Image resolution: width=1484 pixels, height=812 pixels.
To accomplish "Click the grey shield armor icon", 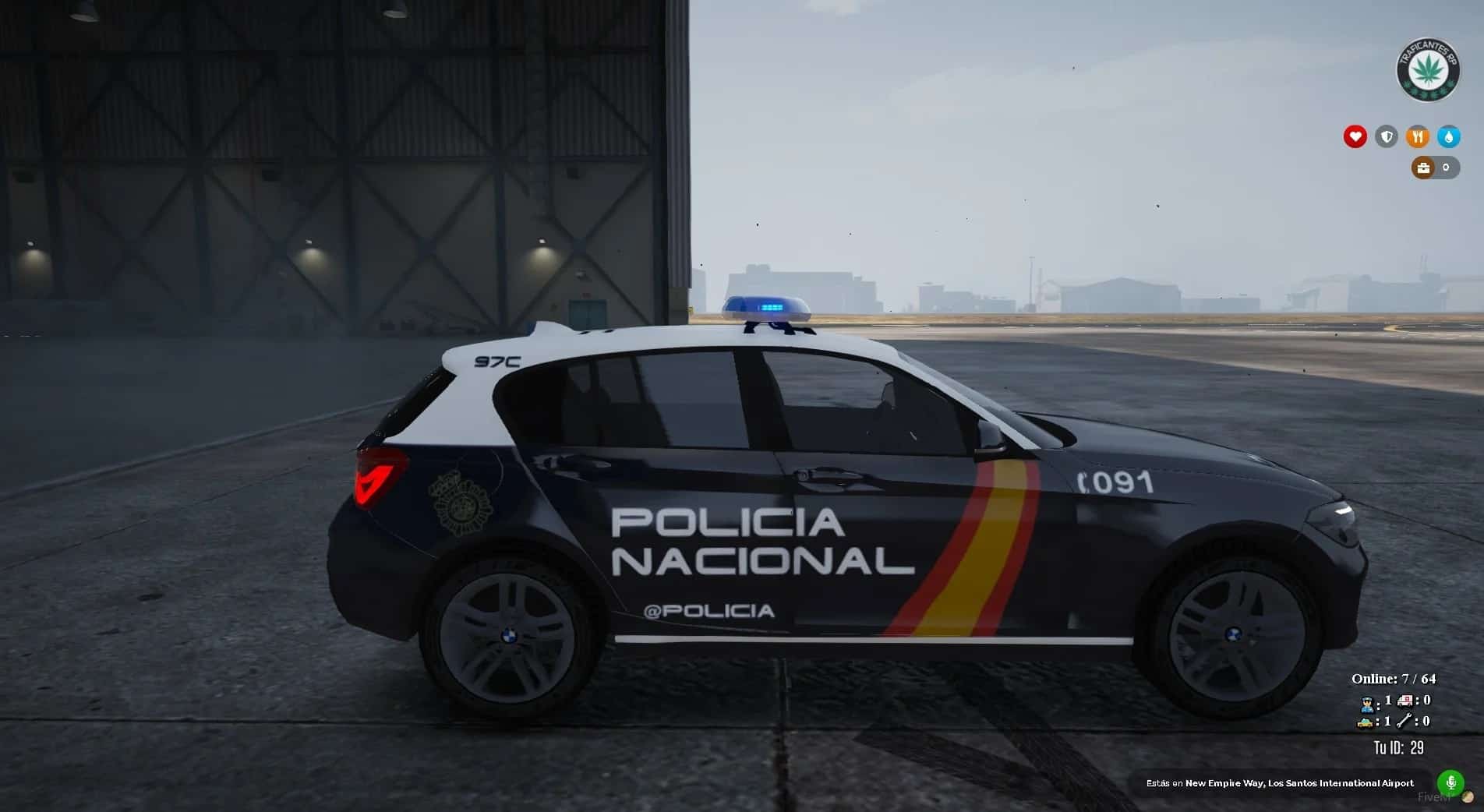I will point(1387,137).
